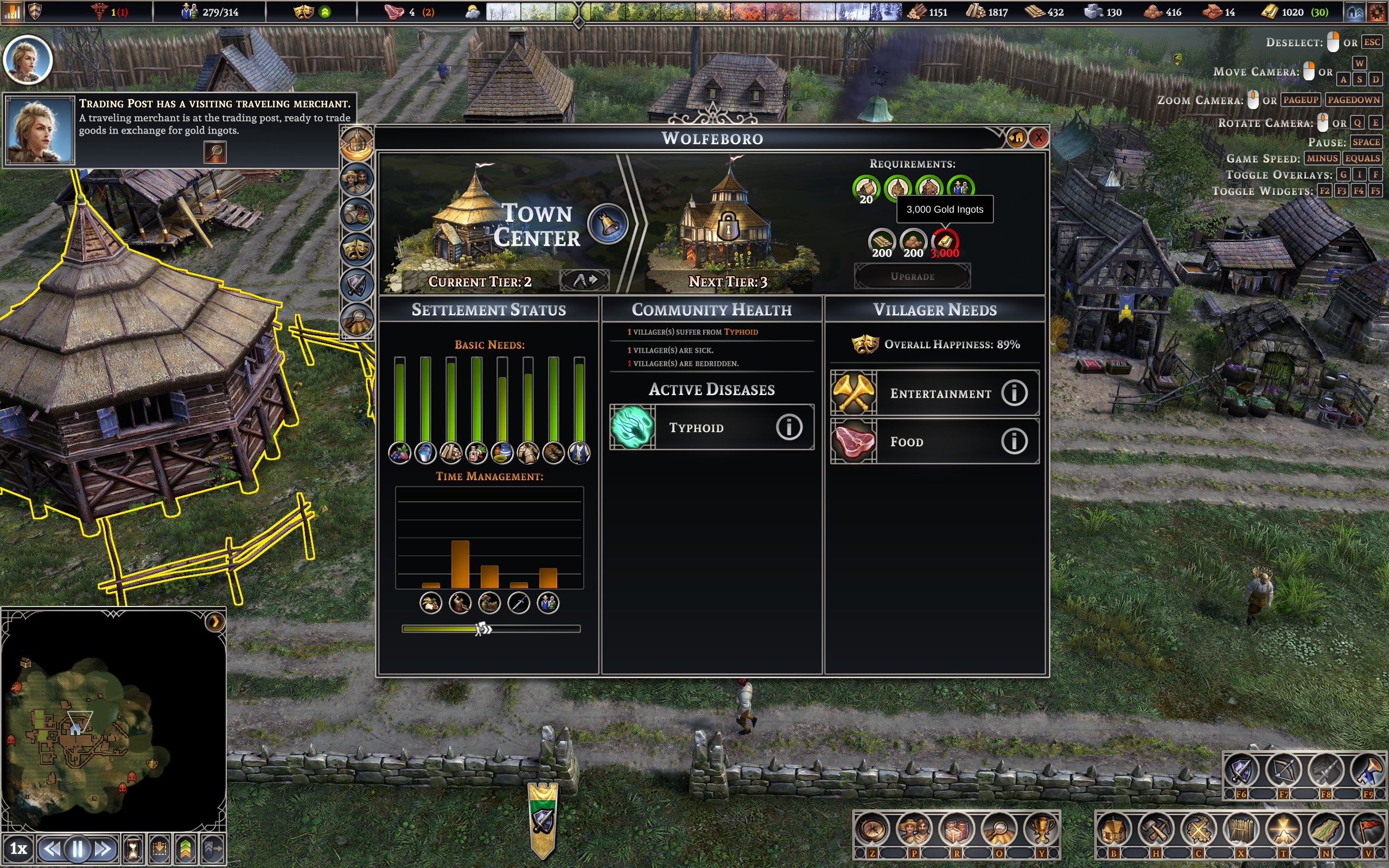This screenshot has height=868, width=1389.
Task: Ring the Town Center bell button
Action: coord(607,224)
